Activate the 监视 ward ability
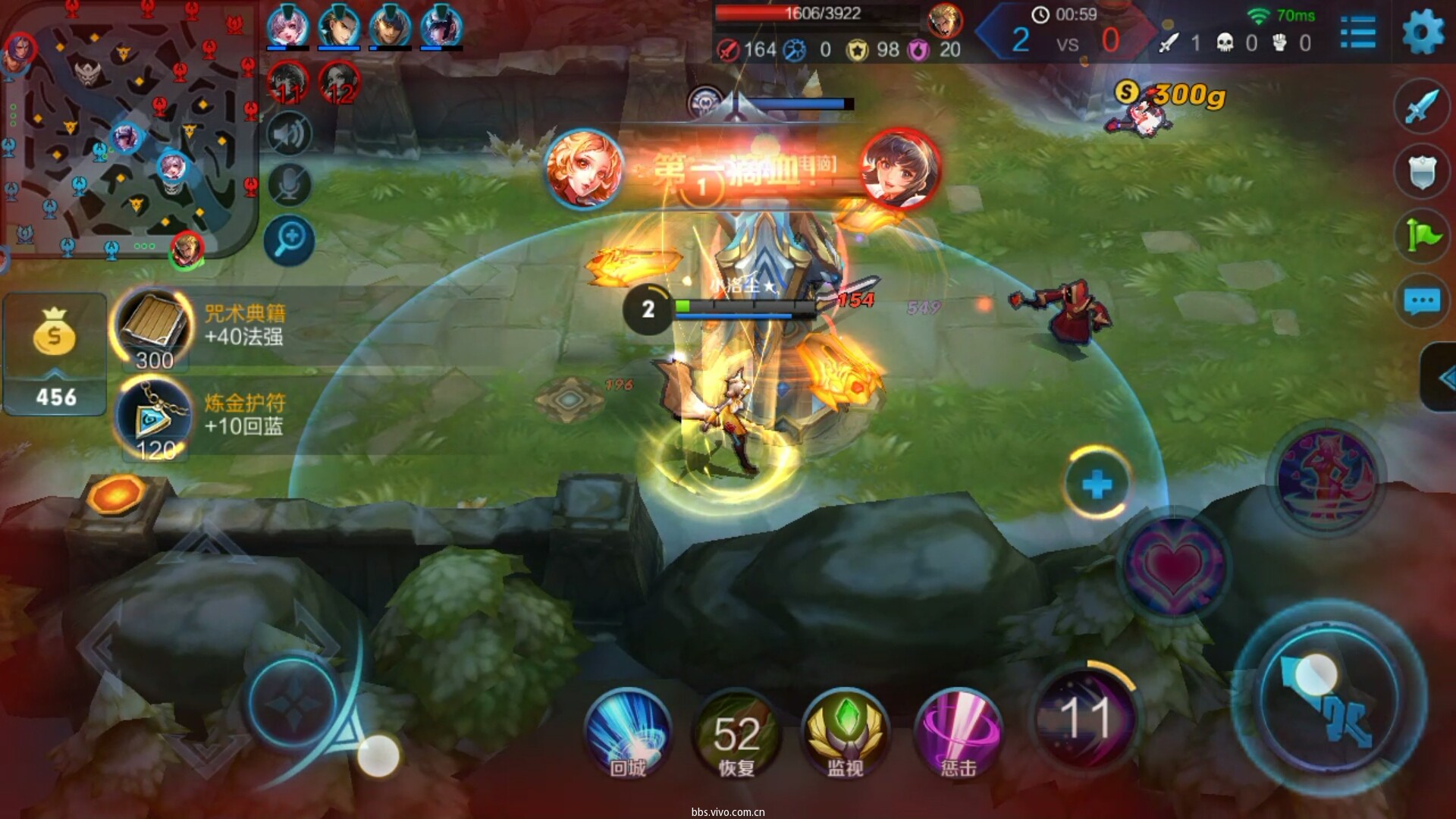This screenshot has width=1456, height=819. 845,733
